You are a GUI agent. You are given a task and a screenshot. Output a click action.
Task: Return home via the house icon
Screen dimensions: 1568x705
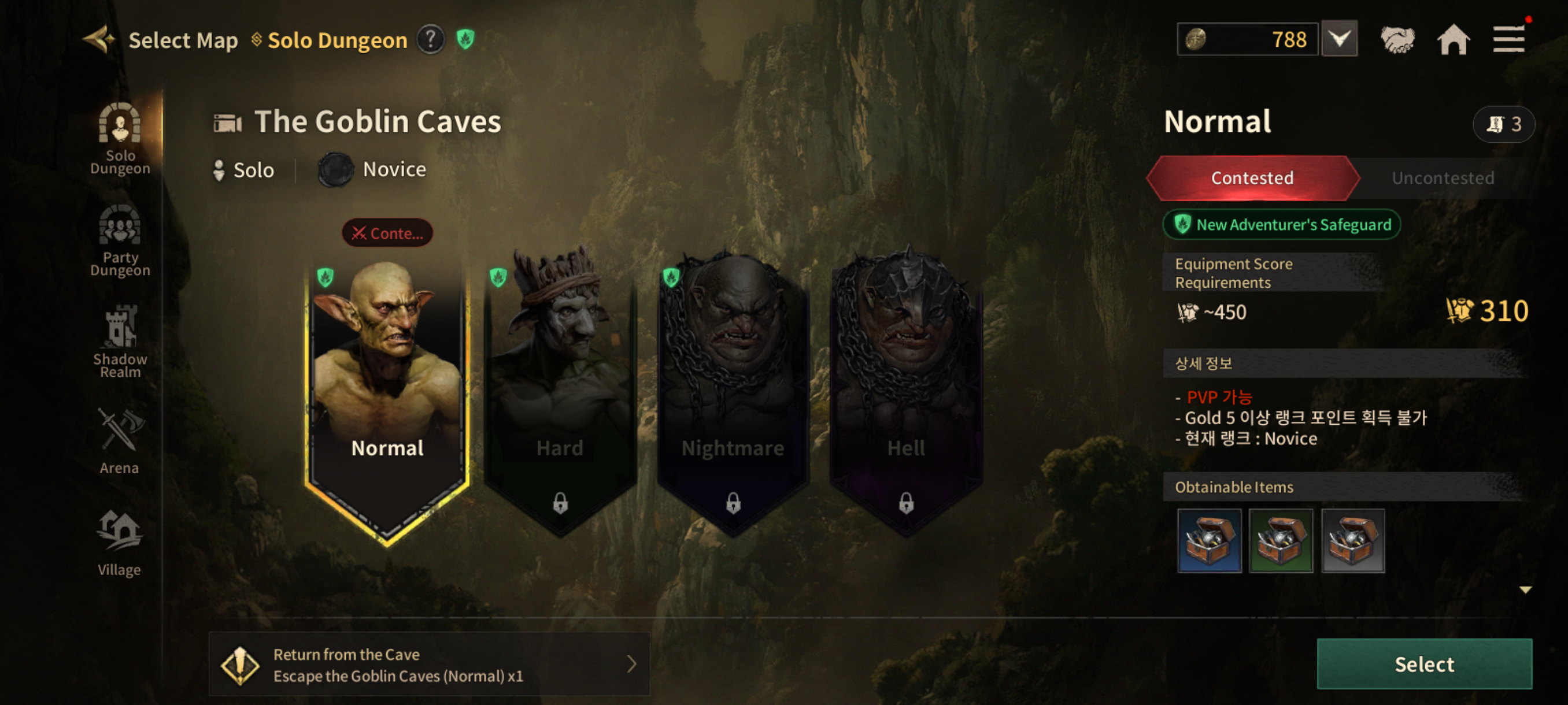[x=1453, y=39]
